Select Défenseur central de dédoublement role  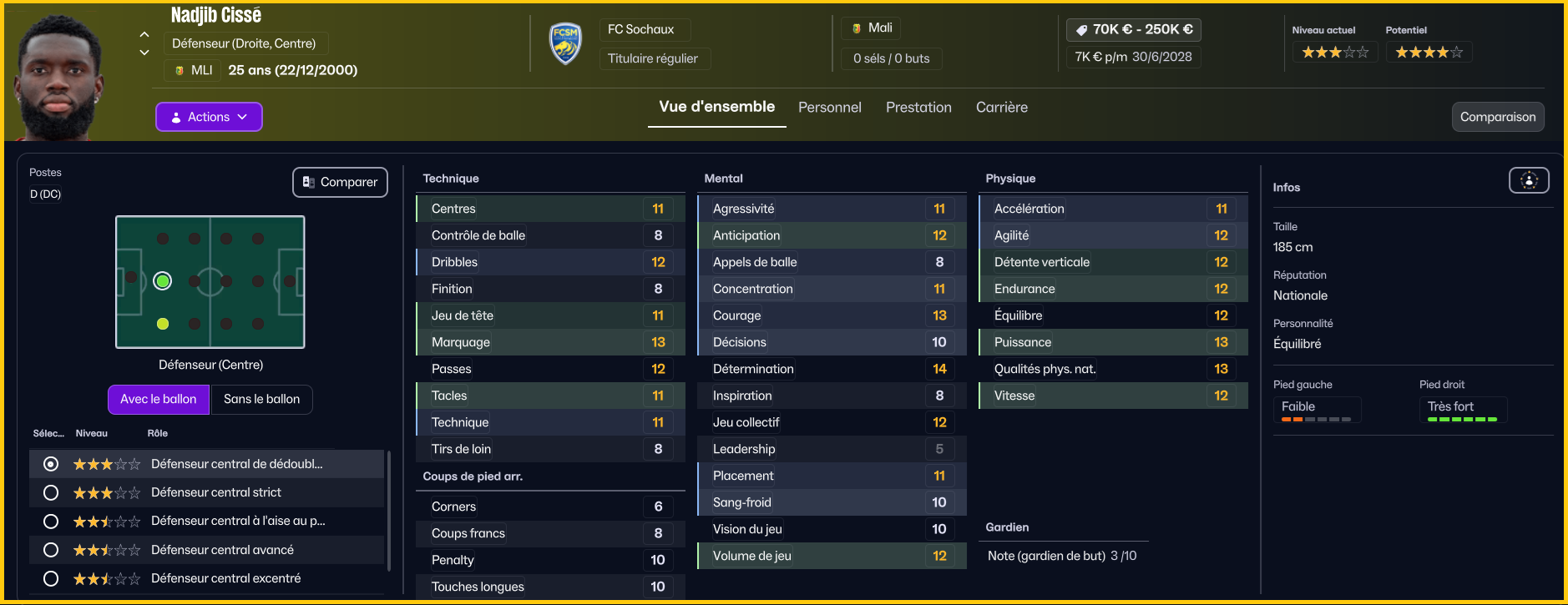tap(51, 464)
